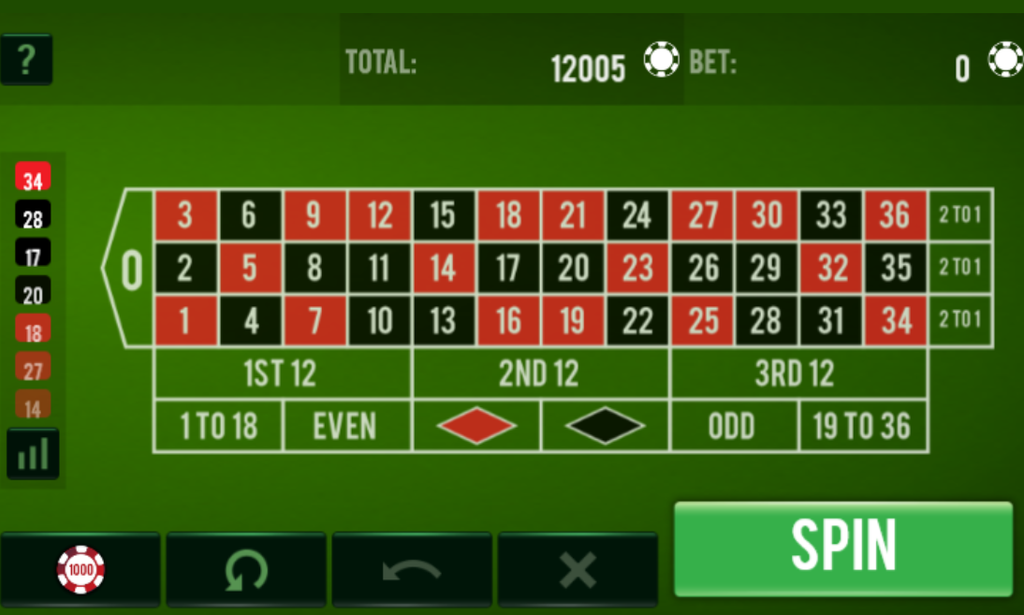The image size is (1024, 615).
Task: Select number 17 on the betting table
Action: 508,268
